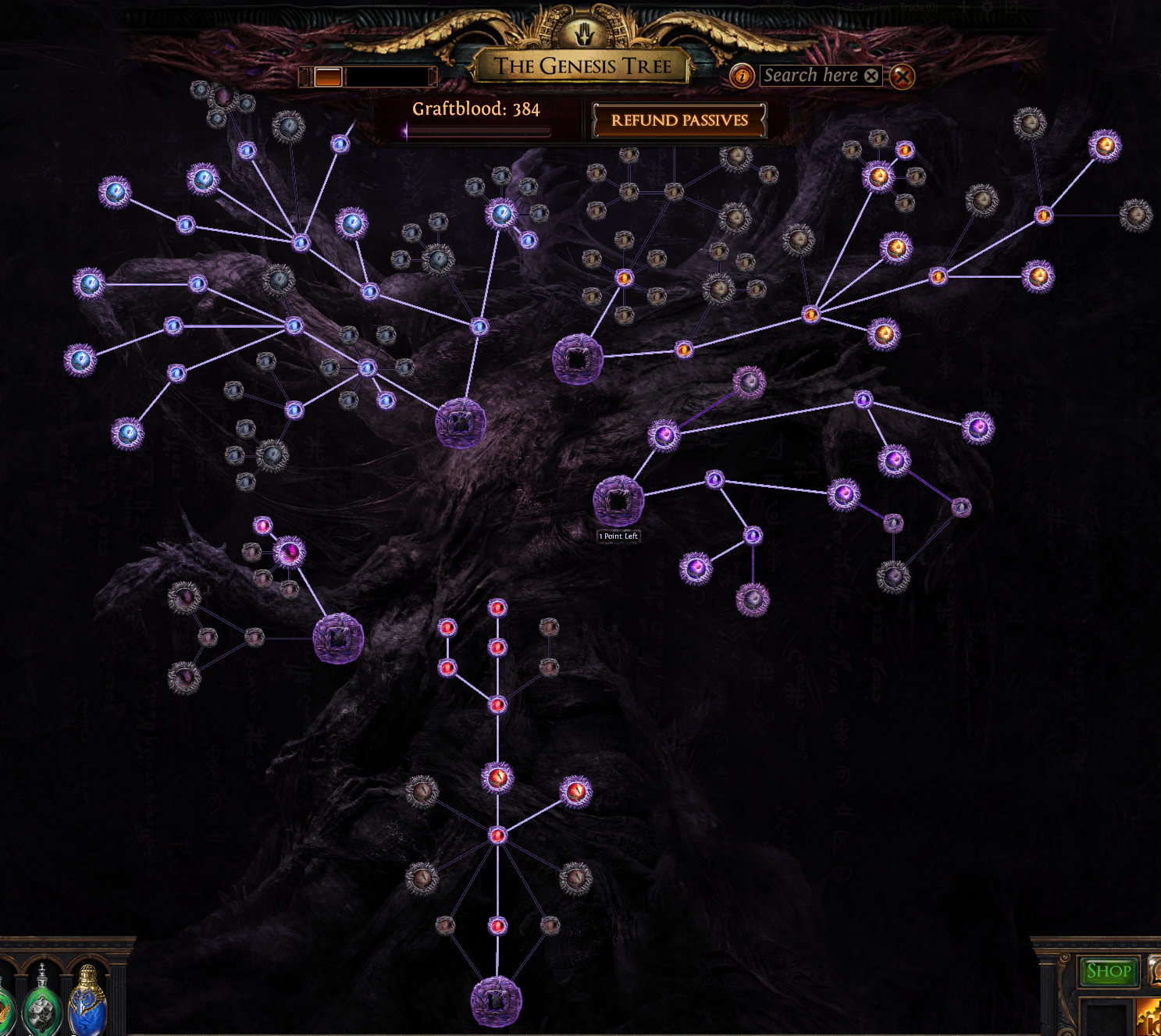The height and width of the screenshot is (1036, 1161).
Task: Use the green flask with grey stone
Action: tap(42, 1007)
